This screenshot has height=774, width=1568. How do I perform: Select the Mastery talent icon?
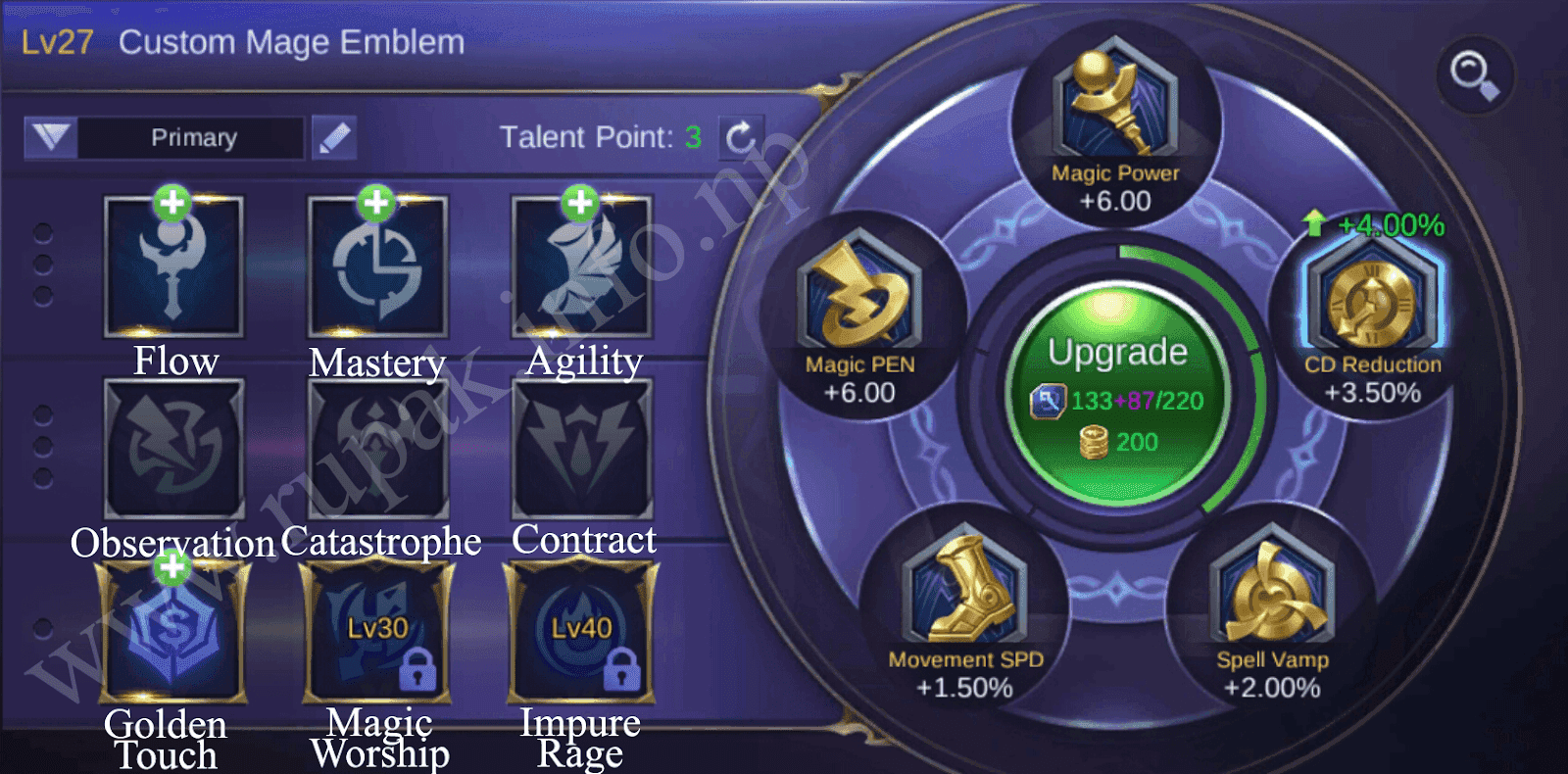[x=377, y=265]
